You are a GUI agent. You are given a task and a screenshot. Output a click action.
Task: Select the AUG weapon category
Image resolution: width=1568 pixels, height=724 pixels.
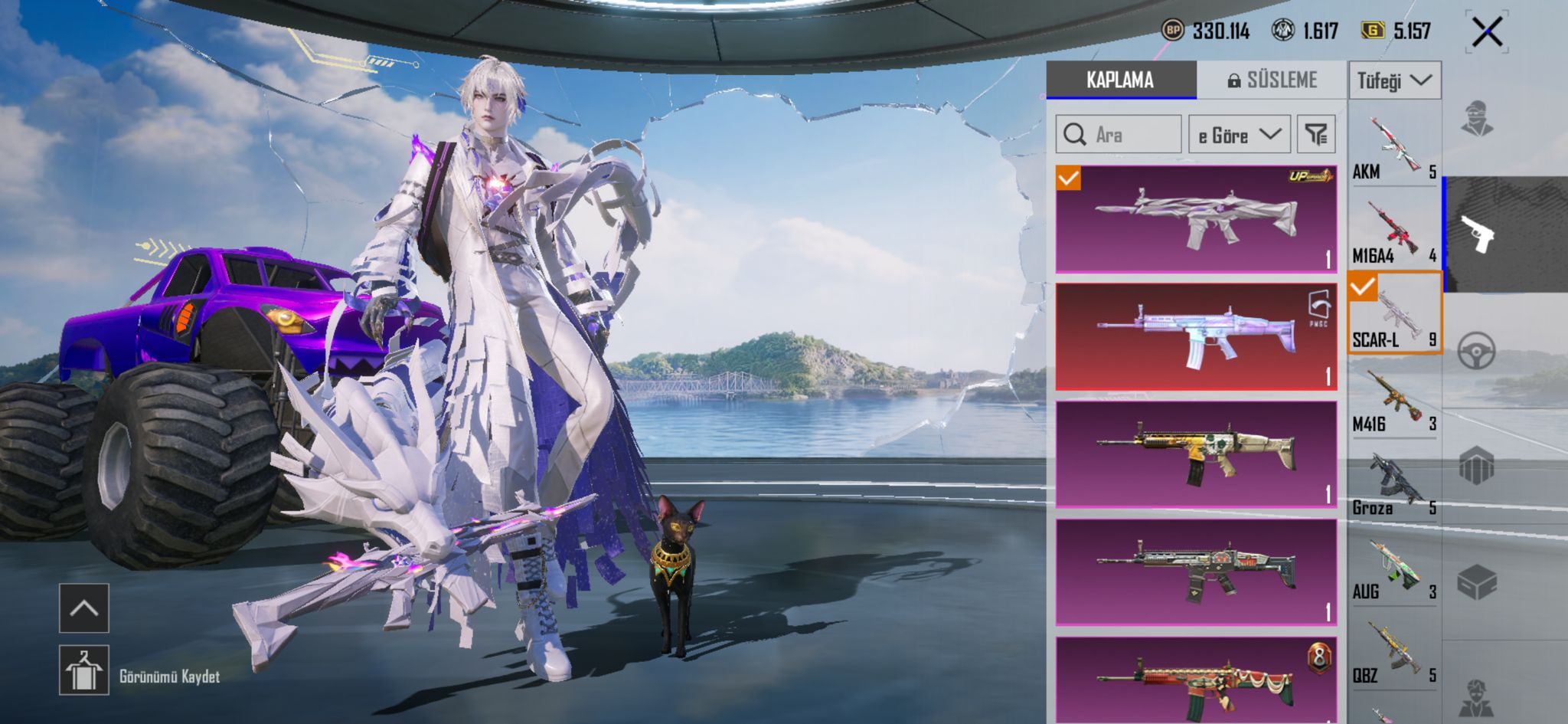[1394, 566]
